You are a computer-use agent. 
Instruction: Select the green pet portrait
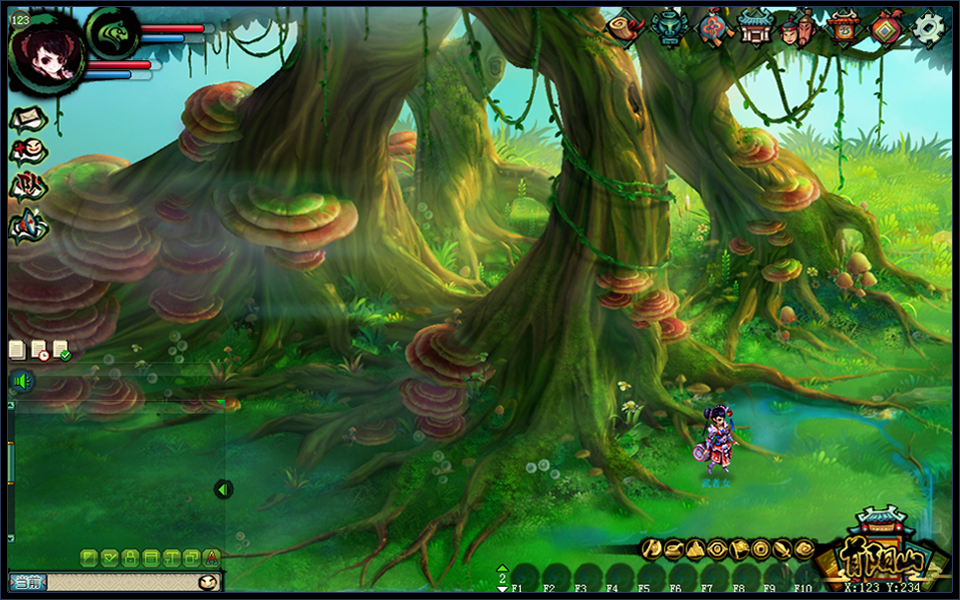[111, 33]
